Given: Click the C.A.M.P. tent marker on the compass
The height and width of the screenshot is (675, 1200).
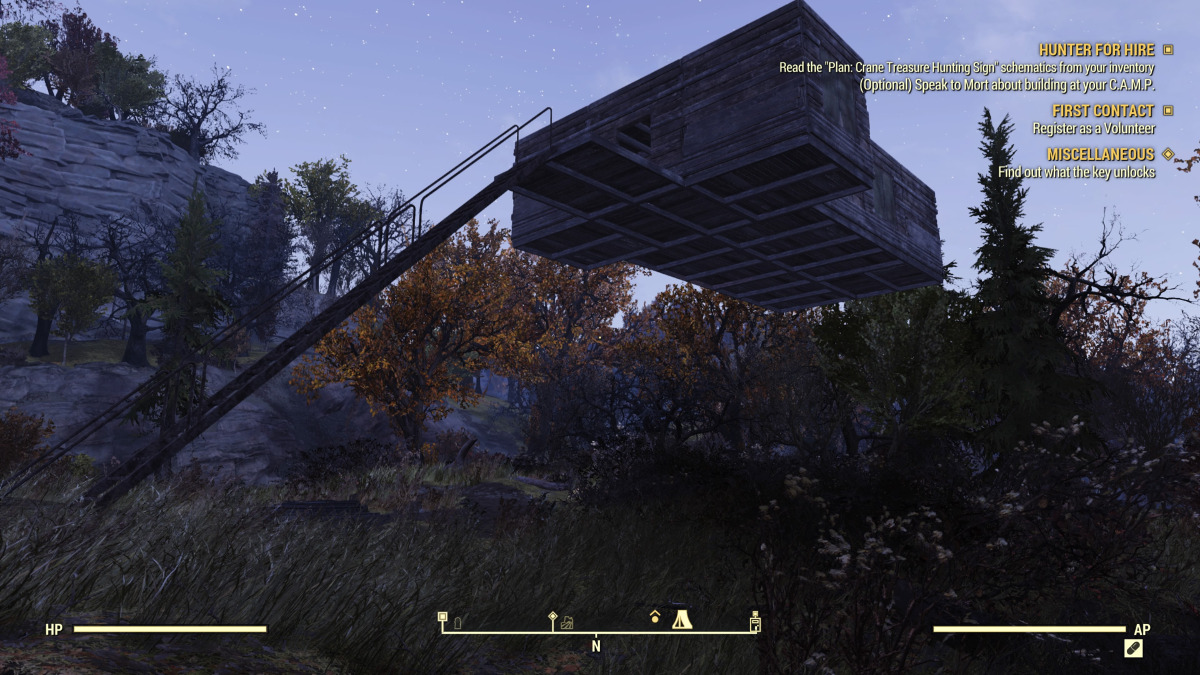Looking at the screenshot, I should coord(682,620).
